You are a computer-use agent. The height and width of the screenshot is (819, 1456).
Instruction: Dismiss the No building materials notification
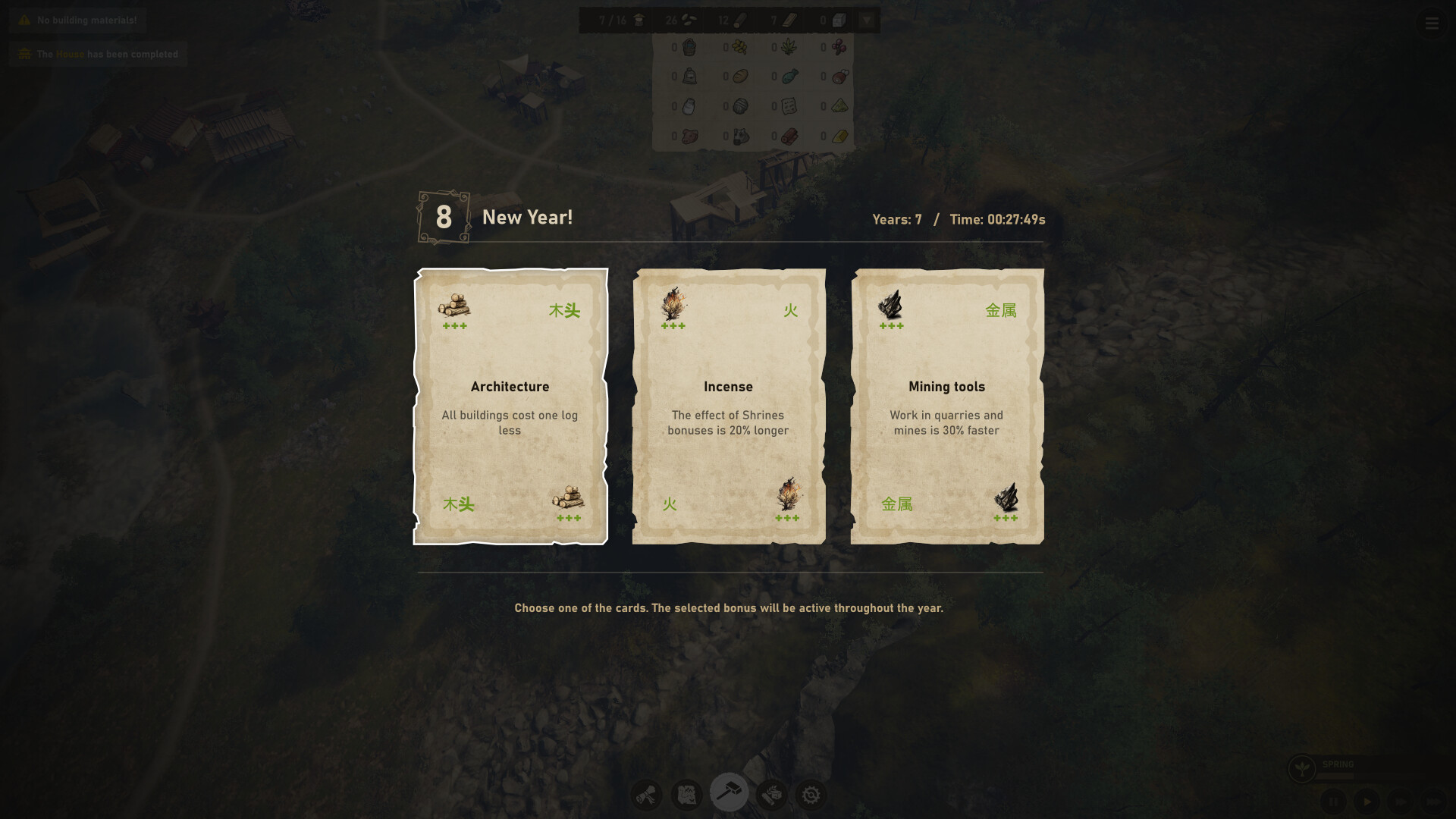click(x=76, y=20)
